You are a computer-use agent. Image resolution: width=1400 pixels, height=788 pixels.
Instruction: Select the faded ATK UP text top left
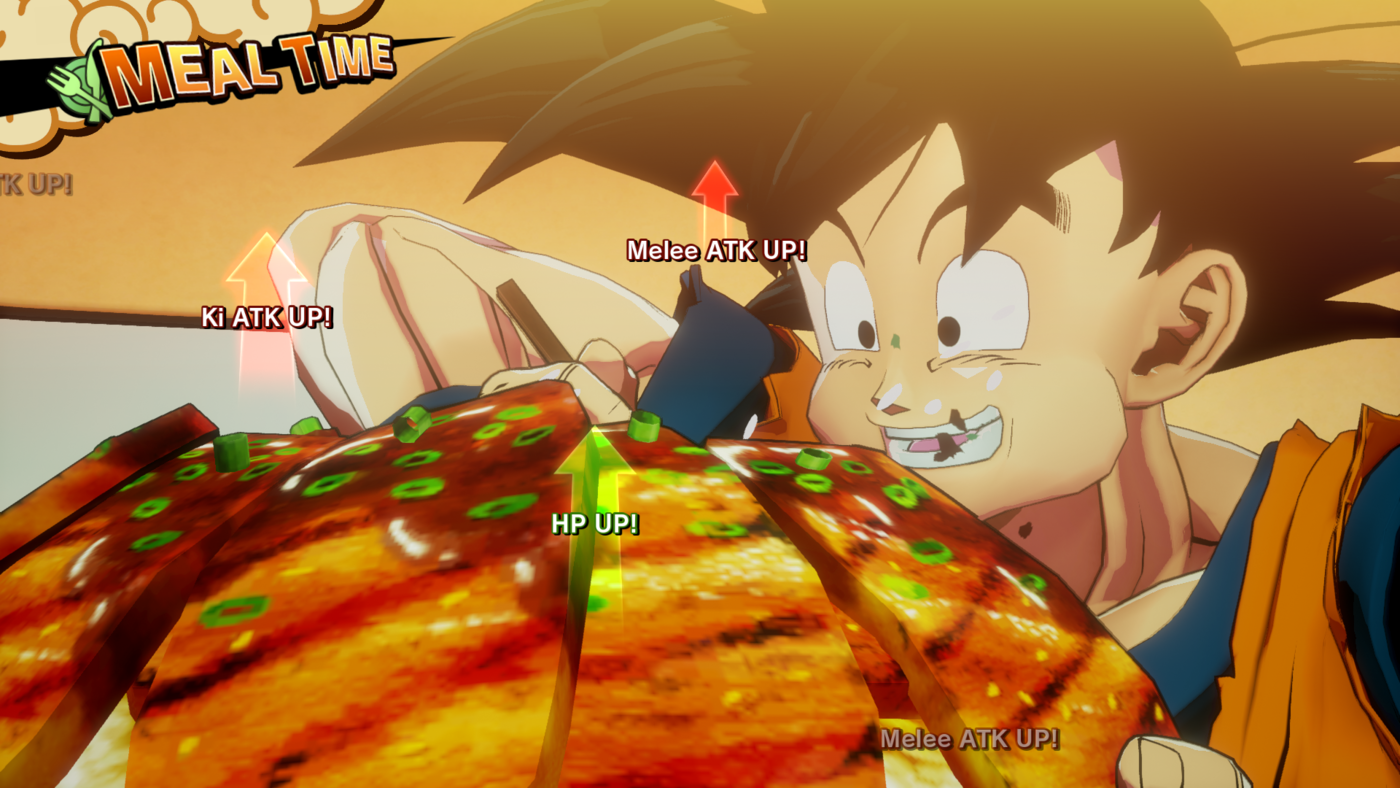pyautogui.click(x=35, y=186)
